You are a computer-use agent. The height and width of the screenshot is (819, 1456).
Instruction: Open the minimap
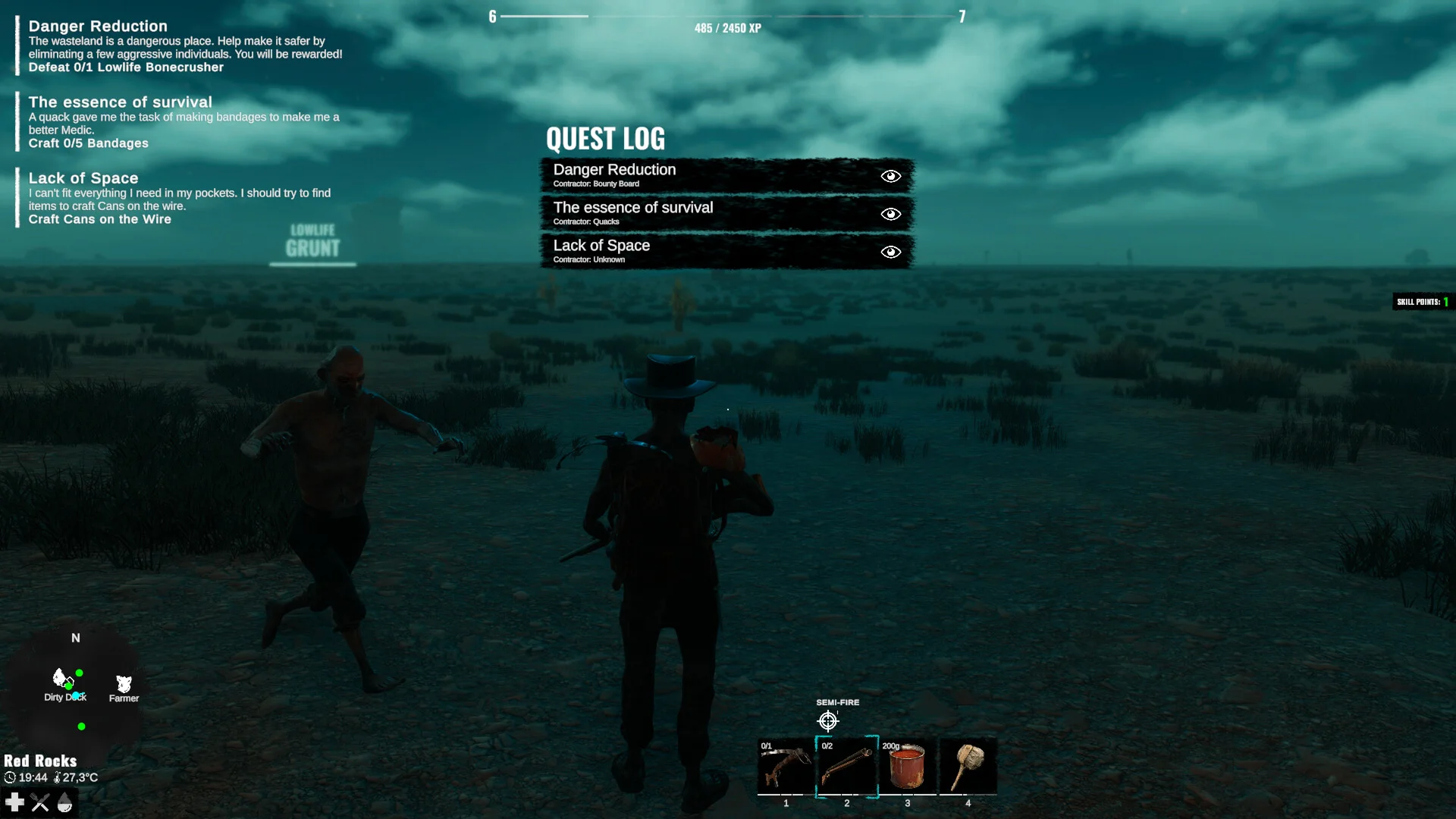76,686
